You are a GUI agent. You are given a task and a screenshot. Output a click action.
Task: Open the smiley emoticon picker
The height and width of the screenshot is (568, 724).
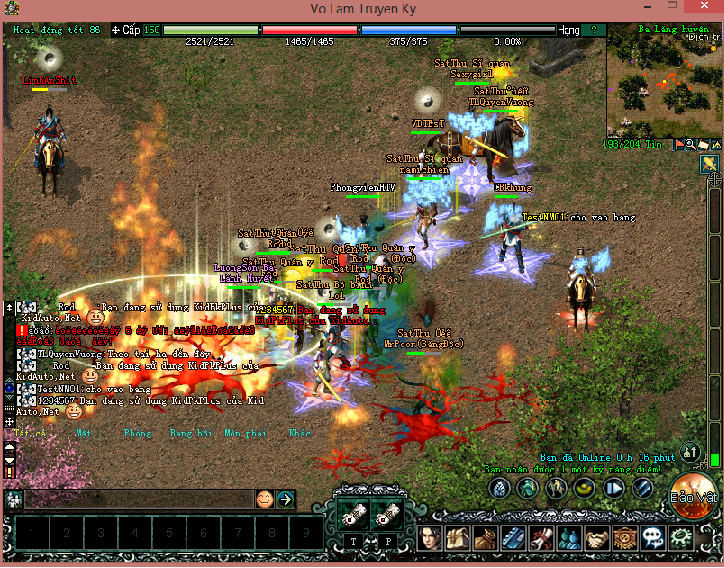click(264, 498)
